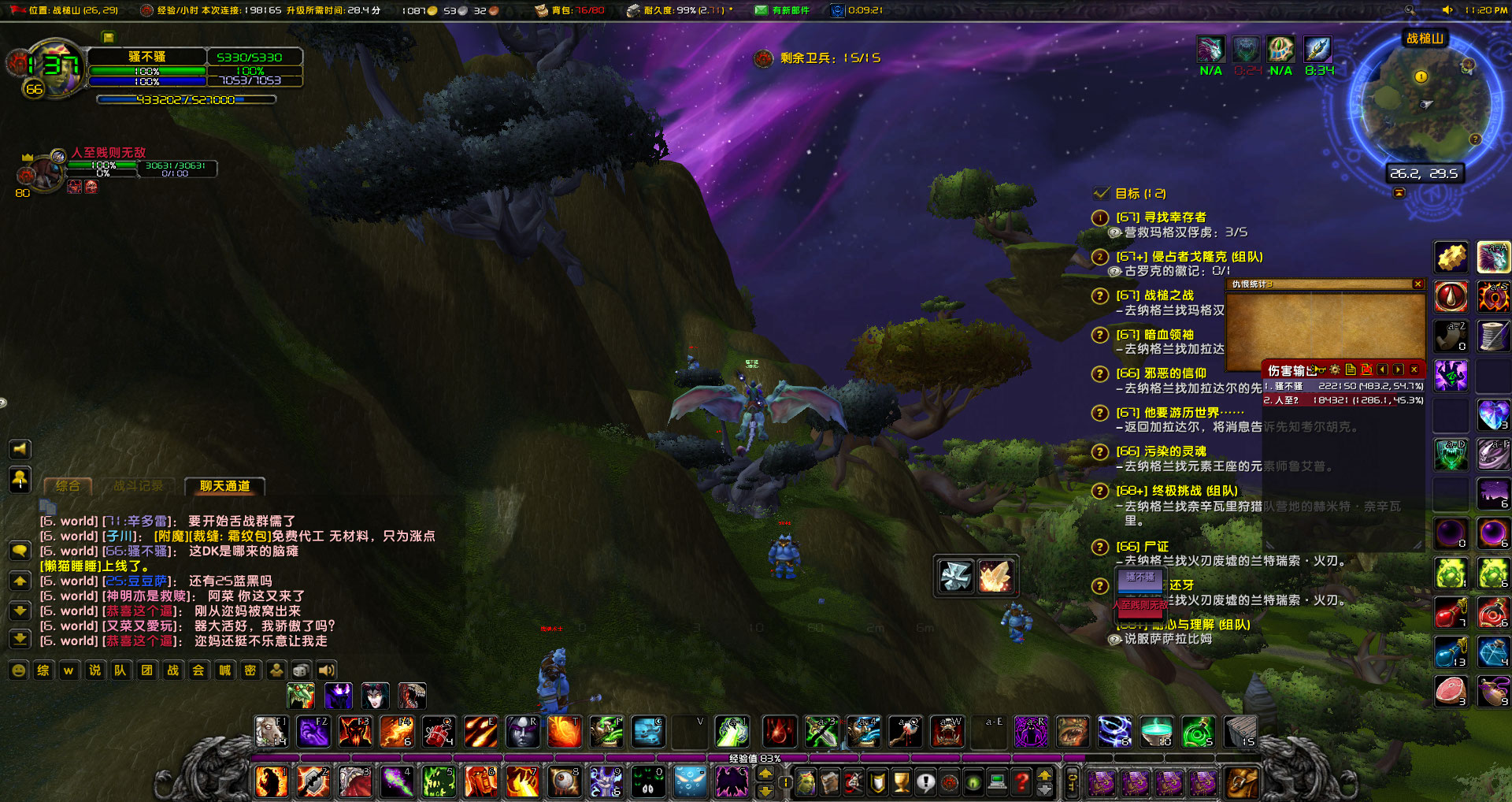1512x802 pixels.
Task: Toggle the whisper chat channel 密
Action: pos(250,670)
